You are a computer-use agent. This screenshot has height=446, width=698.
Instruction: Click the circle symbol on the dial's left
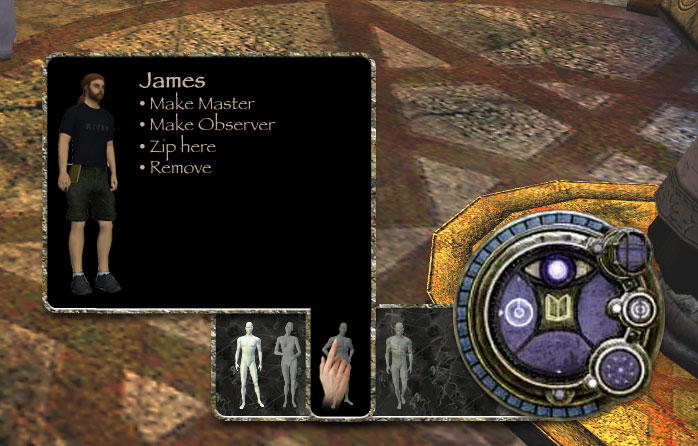(x=518, y=311)
